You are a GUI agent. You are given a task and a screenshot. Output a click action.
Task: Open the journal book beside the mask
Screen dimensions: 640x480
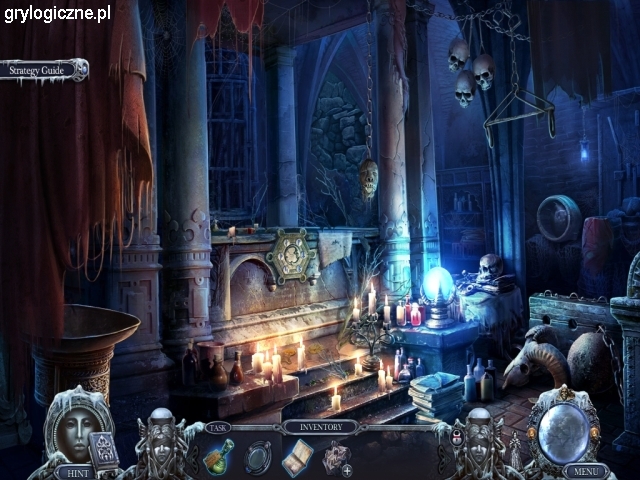click(104, 449)
